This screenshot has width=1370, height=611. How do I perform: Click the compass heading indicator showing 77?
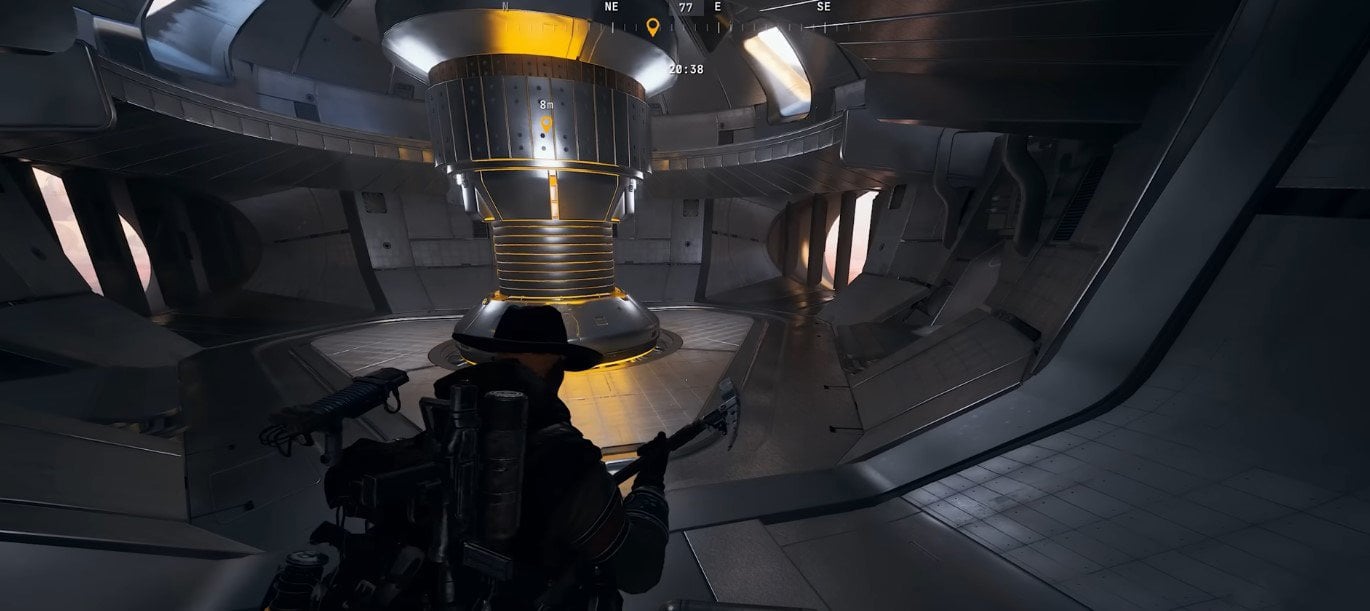click(685, 7)
